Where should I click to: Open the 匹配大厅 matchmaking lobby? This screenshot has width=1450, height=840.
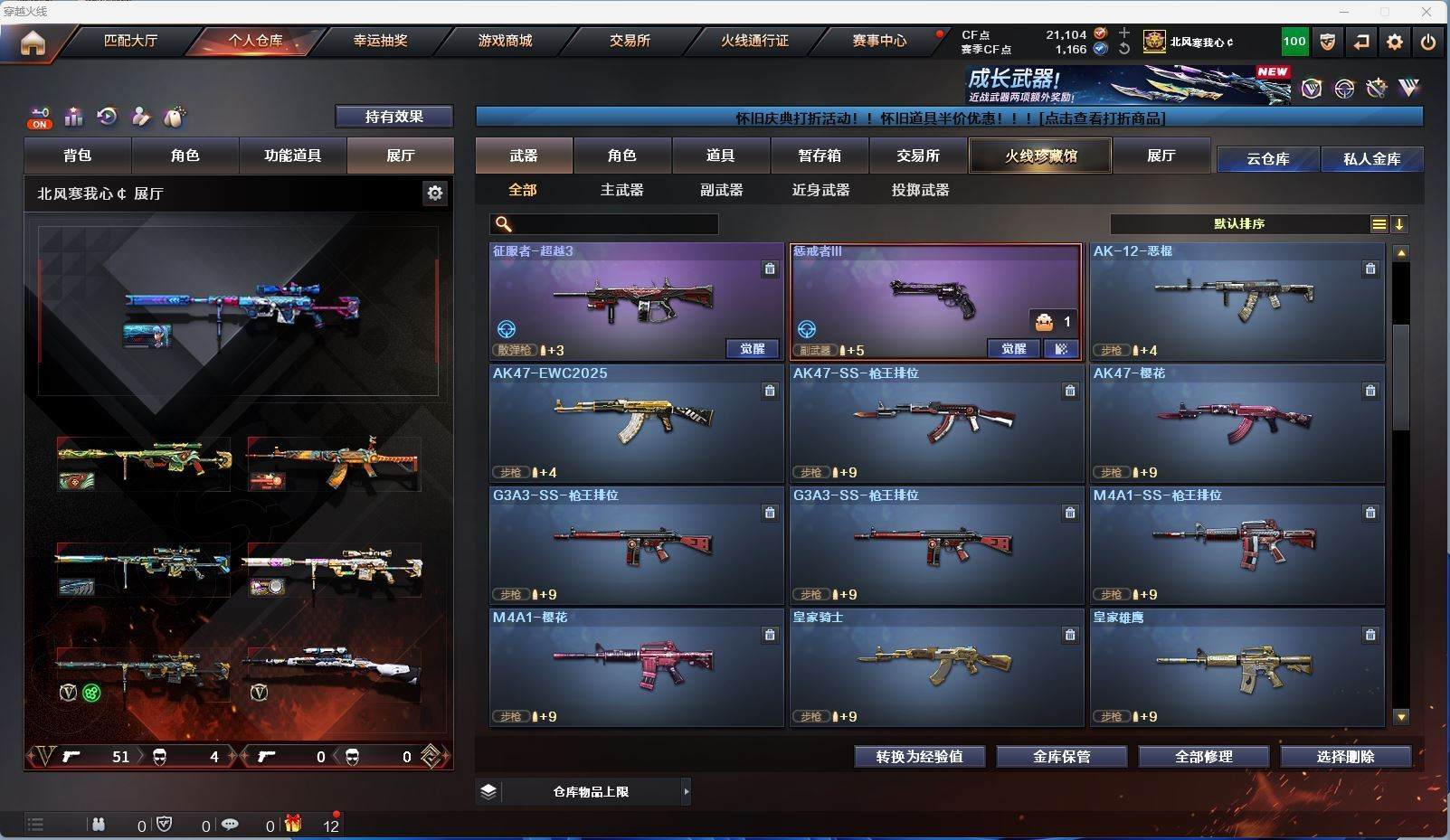(x=130, y=41)
